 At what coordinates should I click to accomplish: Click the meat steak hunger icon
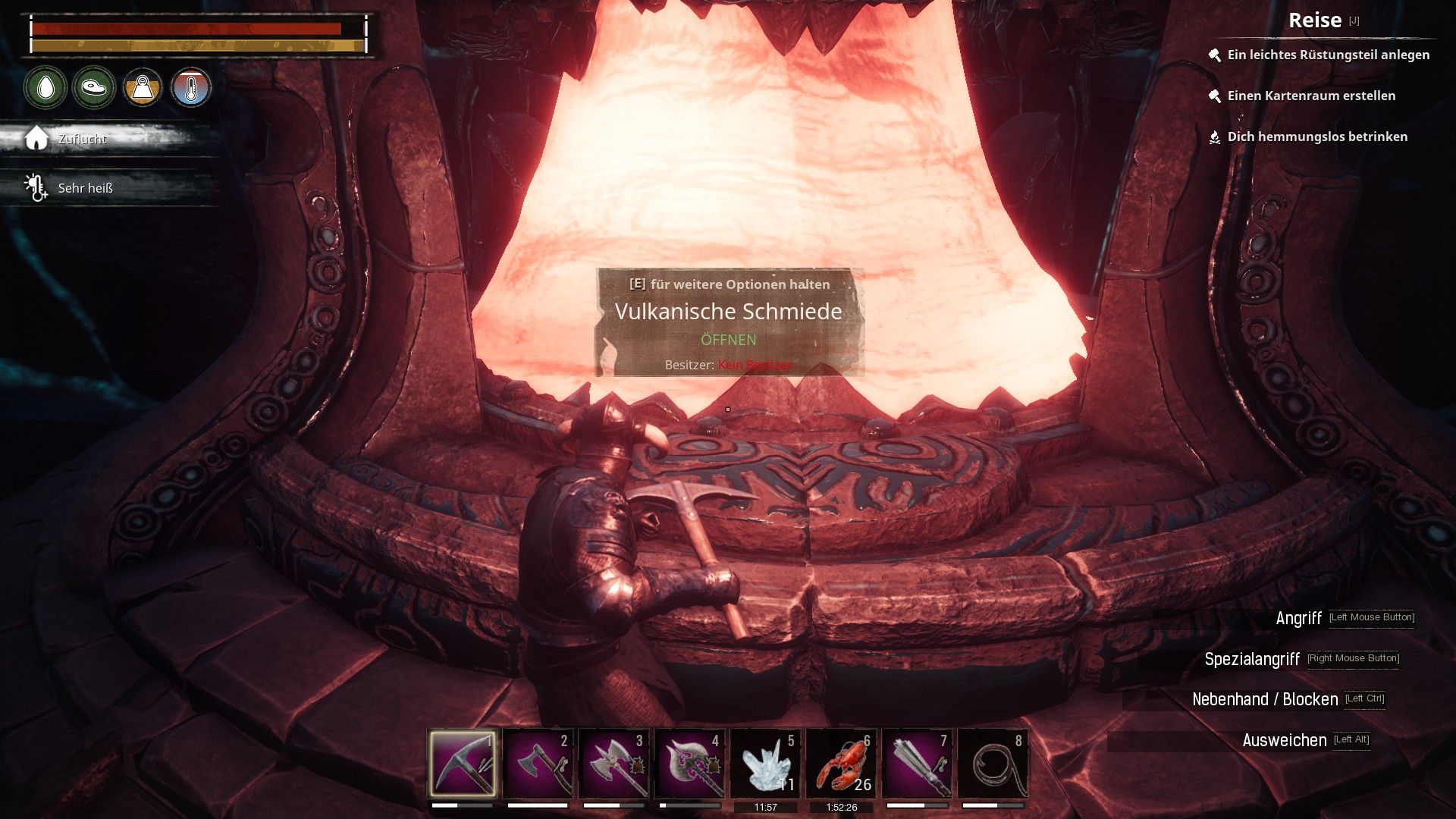tap(94, 88)
